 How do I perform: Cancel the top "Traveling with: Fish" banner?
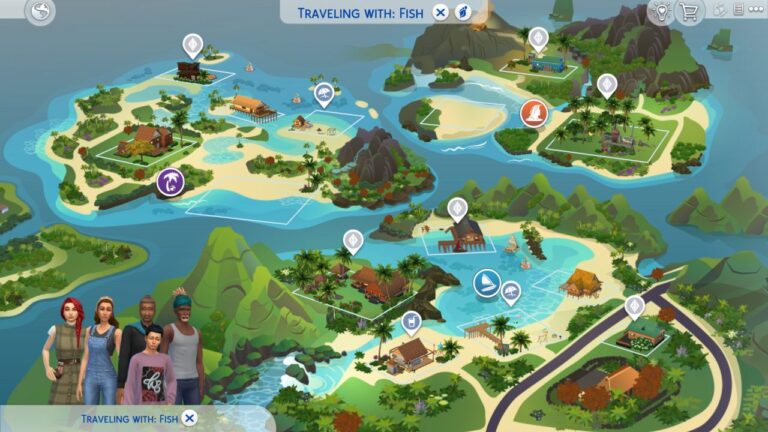pos(441,12)
